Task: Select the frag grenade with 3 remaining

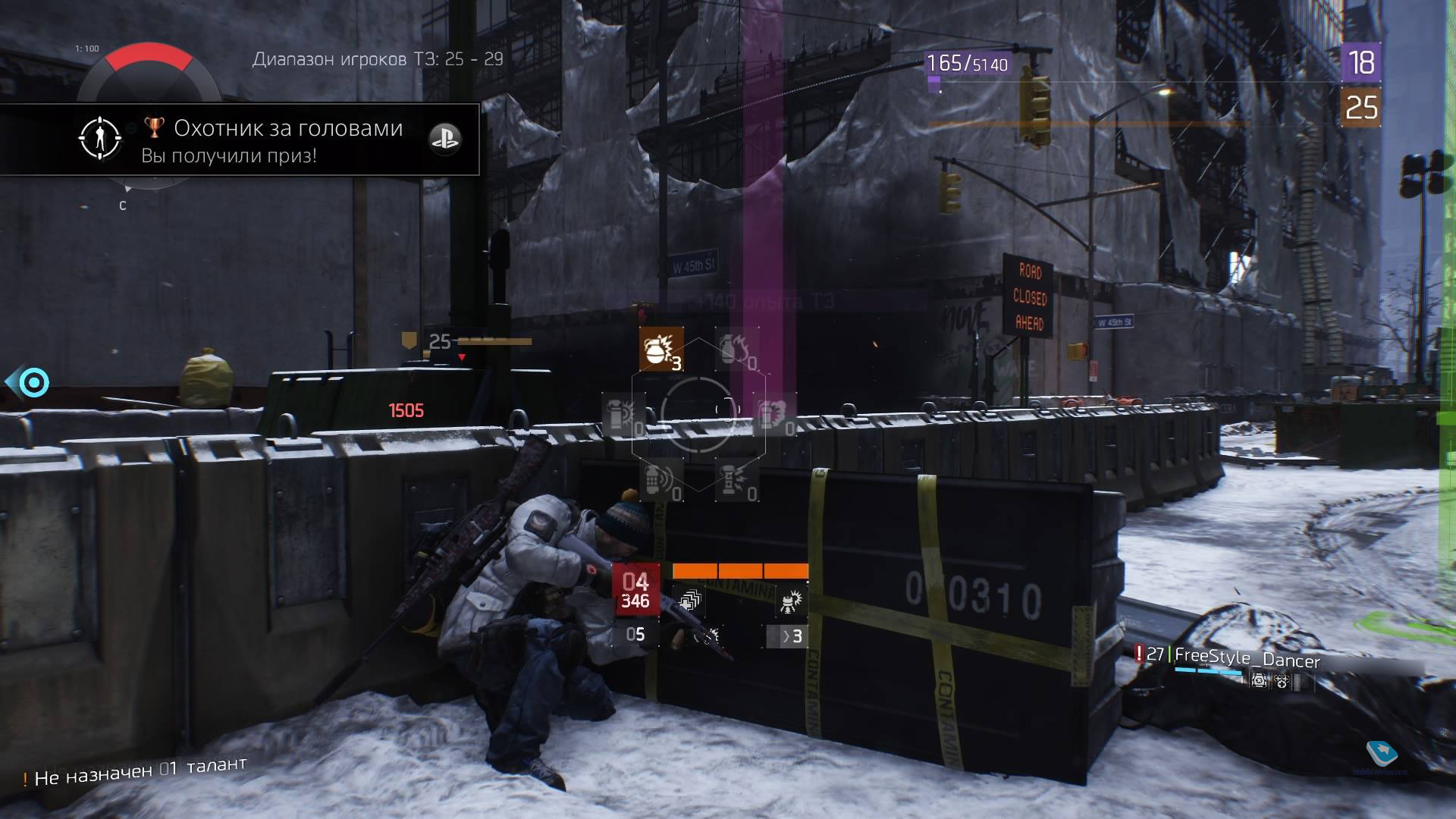Action: coord(661,349)
